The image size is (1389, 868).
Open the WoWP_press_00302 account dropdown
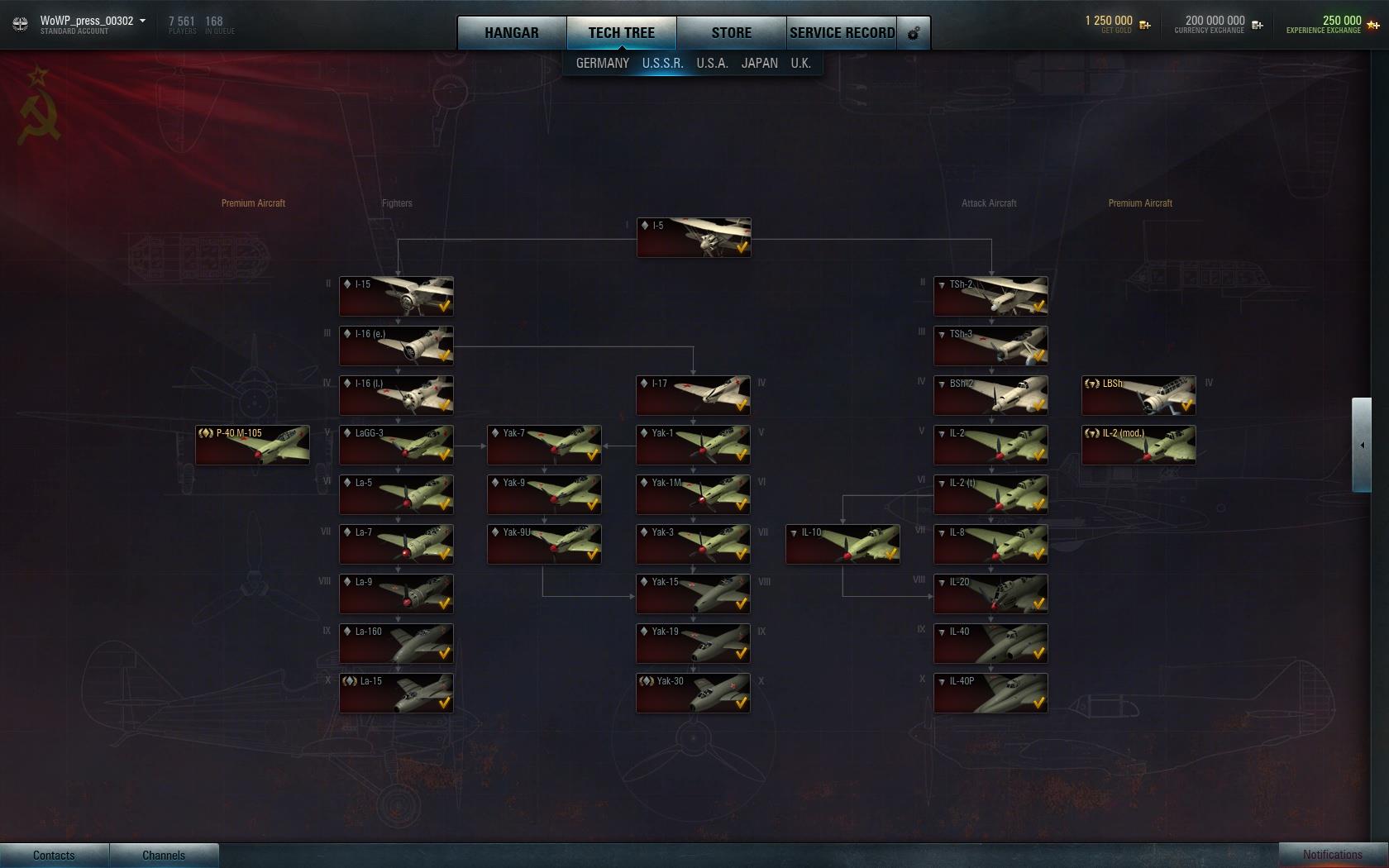tap(93, 21)
